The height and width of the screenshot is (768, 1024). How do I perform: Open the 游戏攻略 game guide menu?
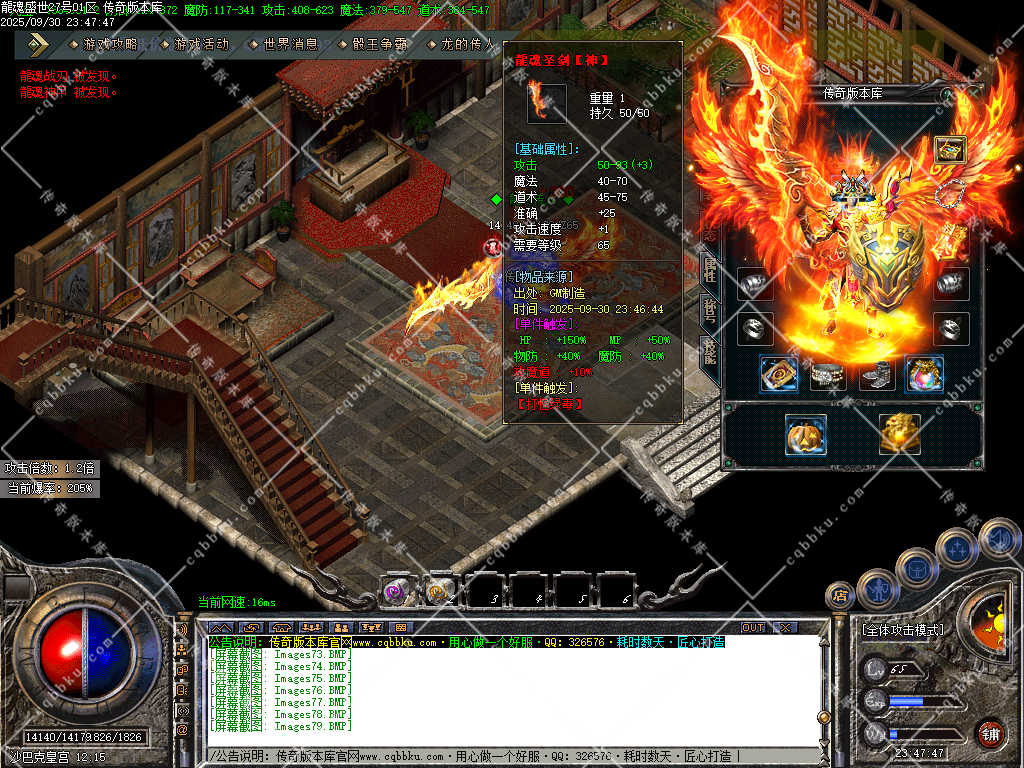pyautogui.click(x=109, y=45)
